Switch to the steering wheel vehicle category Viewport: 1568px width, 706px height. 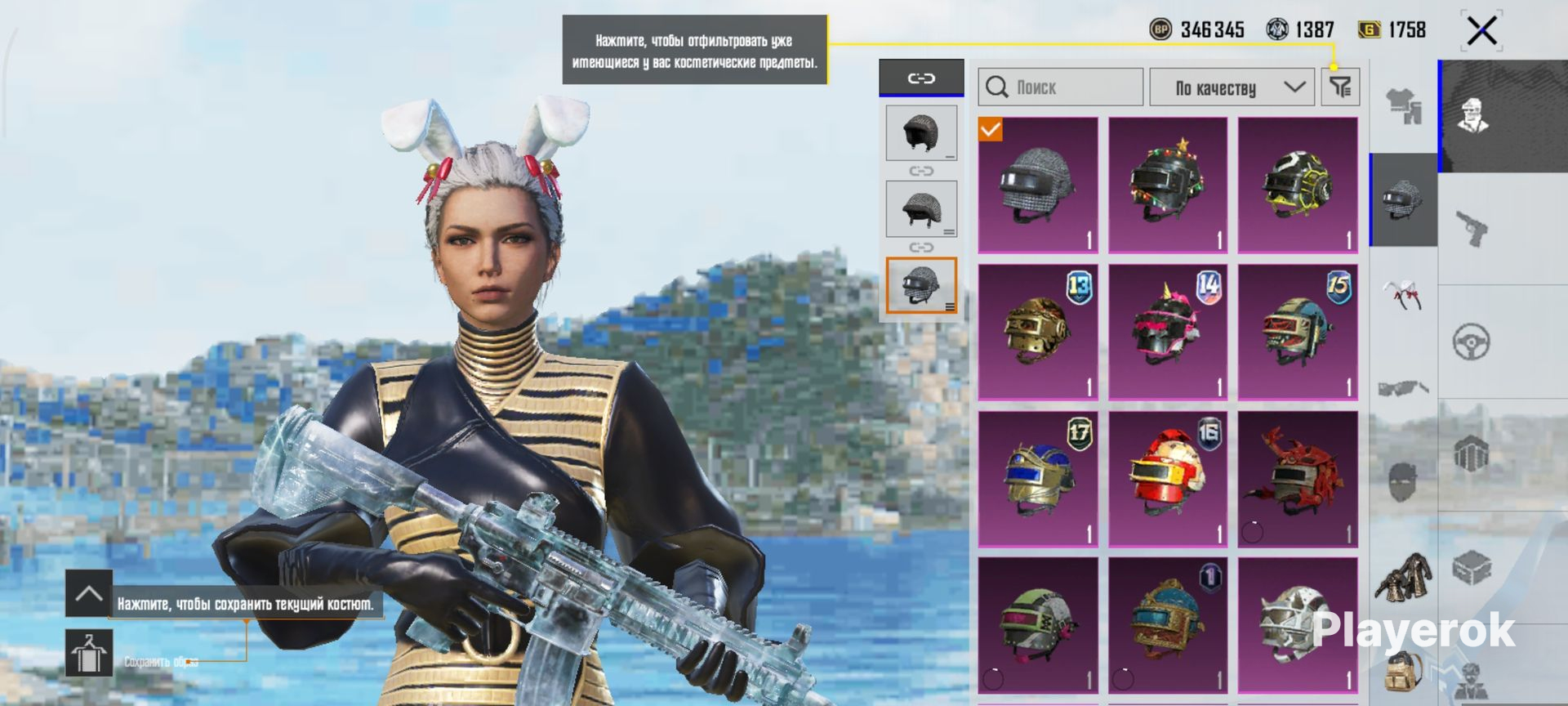click(x=1472, y=342)
